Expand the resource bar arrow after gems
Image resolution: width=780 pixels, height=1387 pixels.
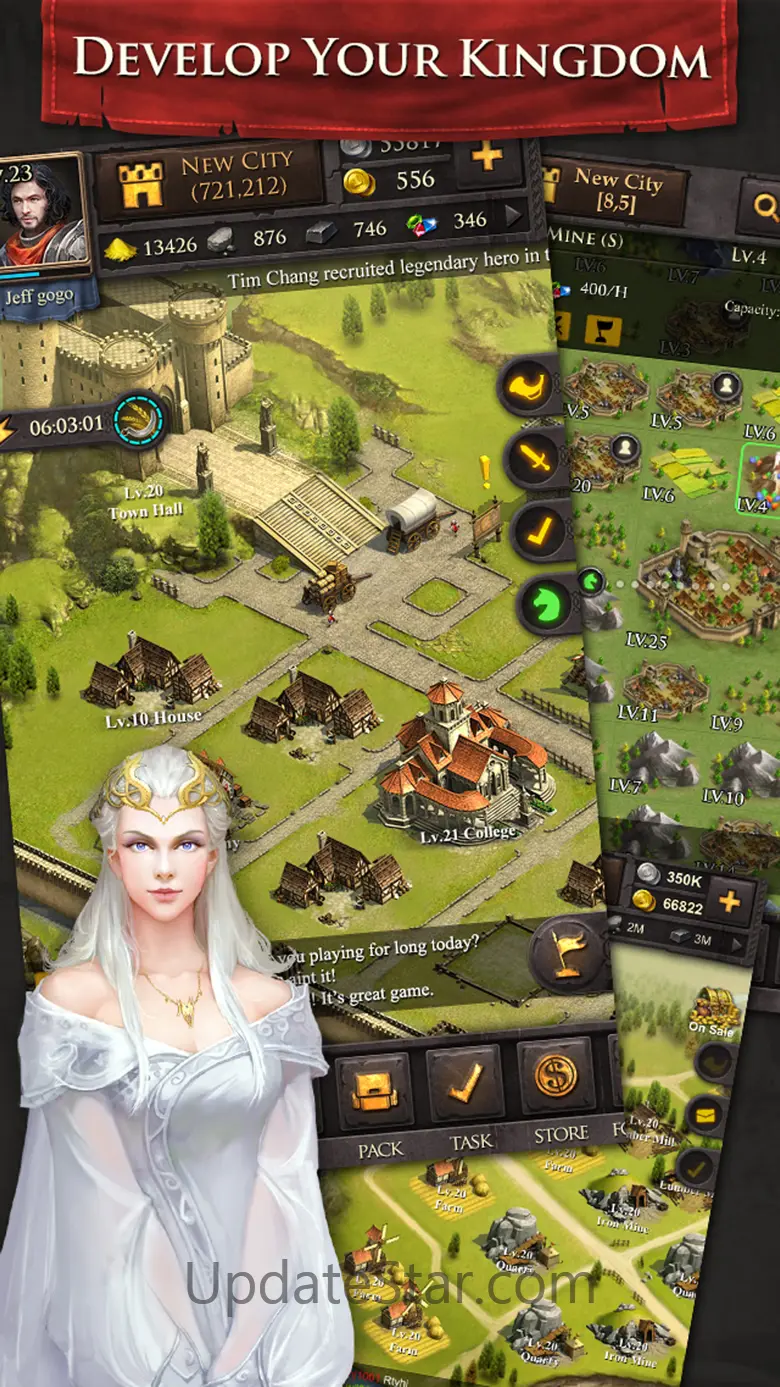[x=515, y=216]
